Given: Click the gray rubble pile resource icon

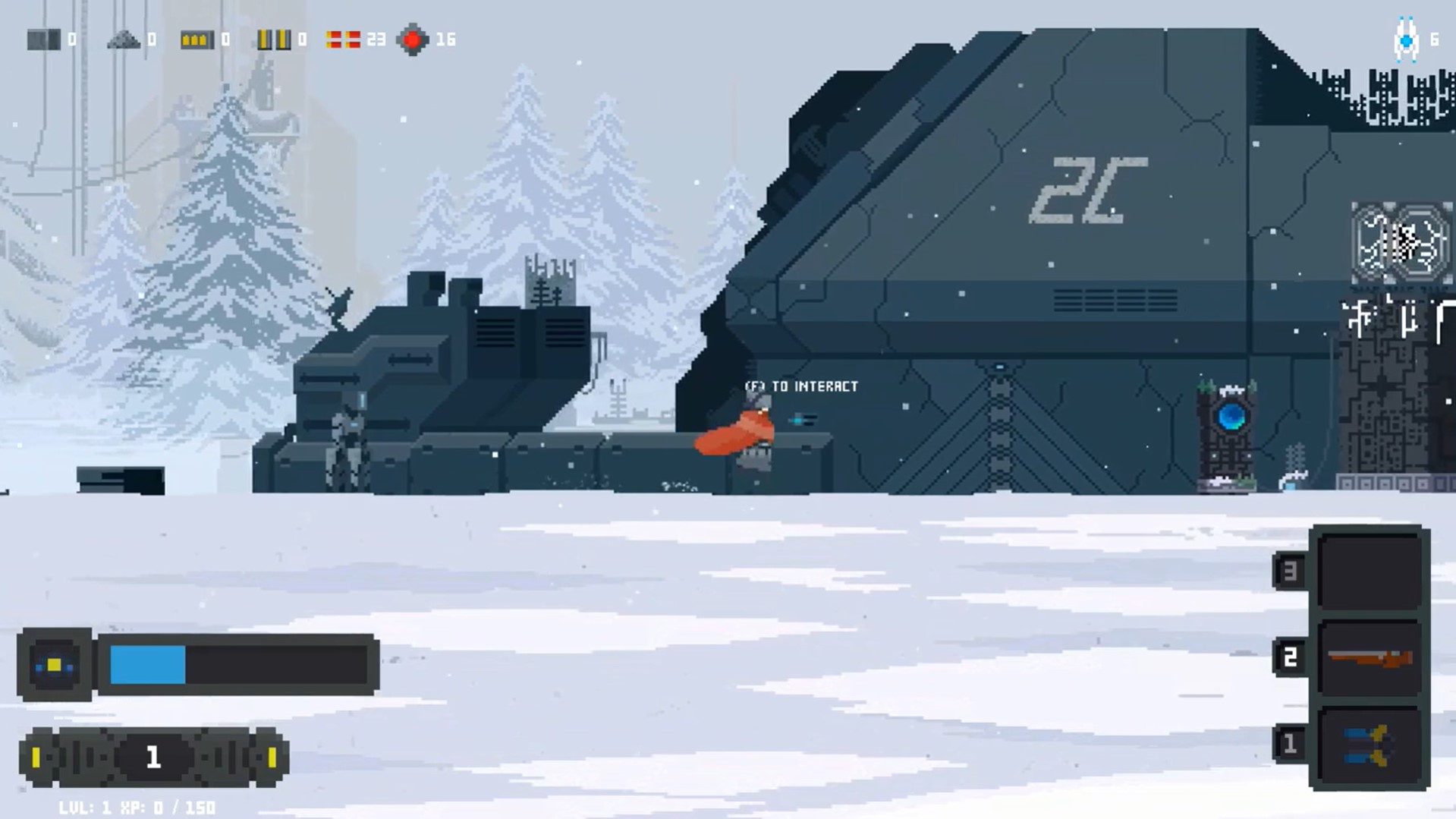Looking at the screenshot, I should (124, 39).
